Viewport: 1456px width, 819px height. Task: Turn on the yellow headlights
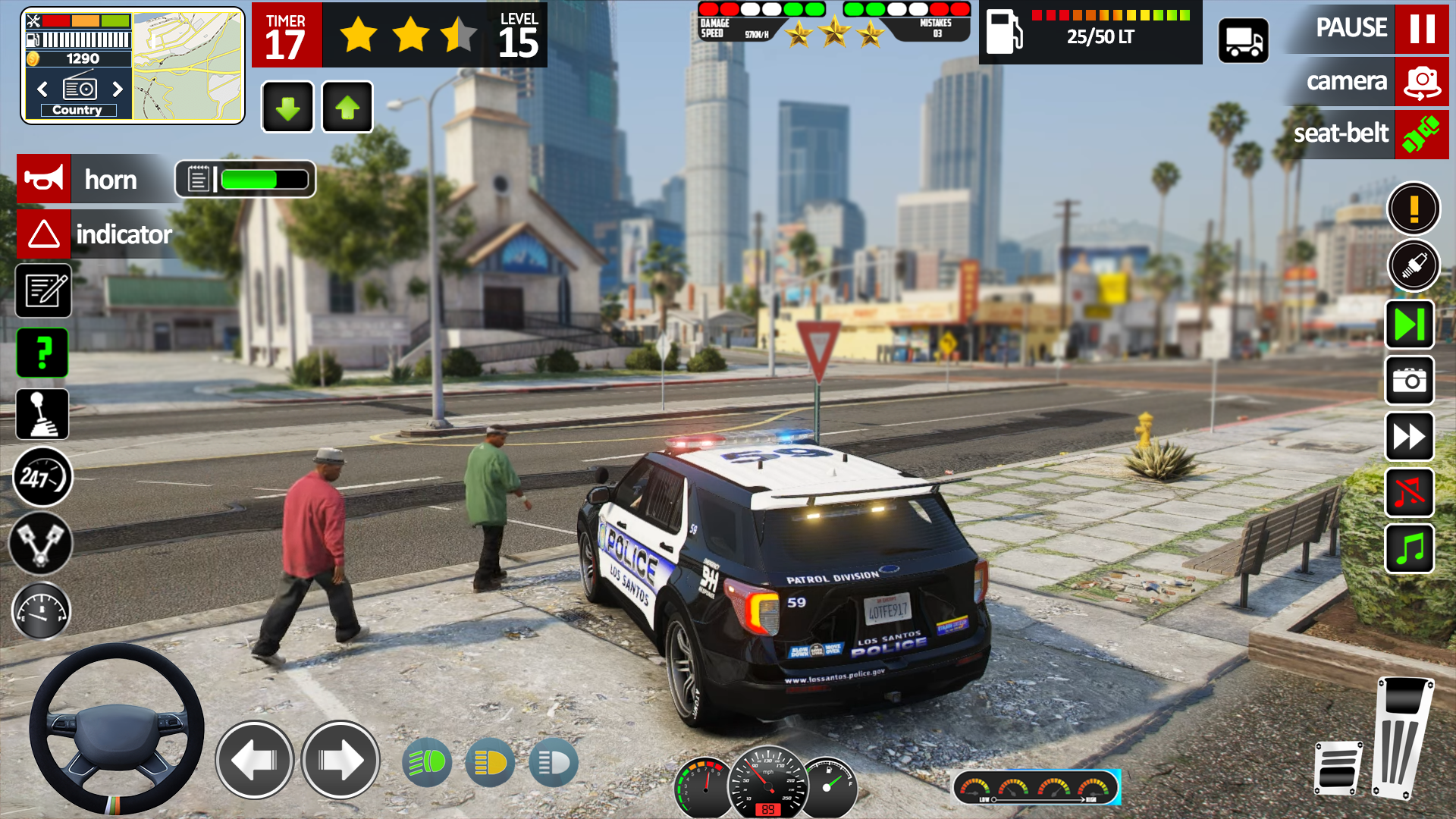[490, 763]
